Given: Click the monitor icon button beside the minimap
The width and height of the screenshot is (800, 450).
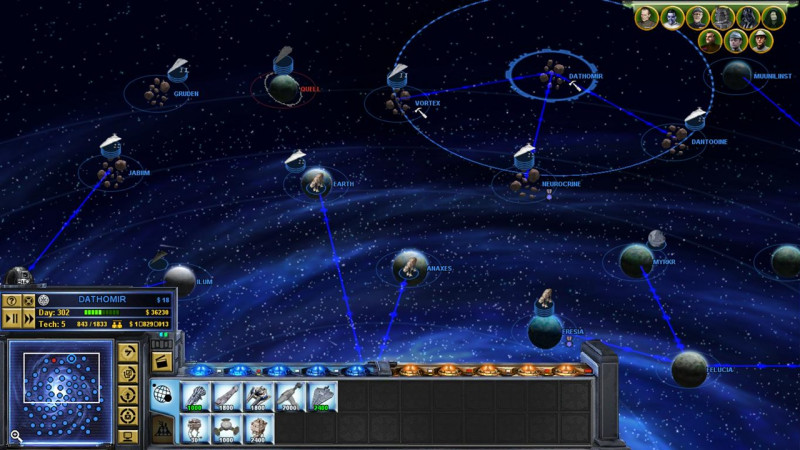Looking at the screenshot, I should 127,436.
